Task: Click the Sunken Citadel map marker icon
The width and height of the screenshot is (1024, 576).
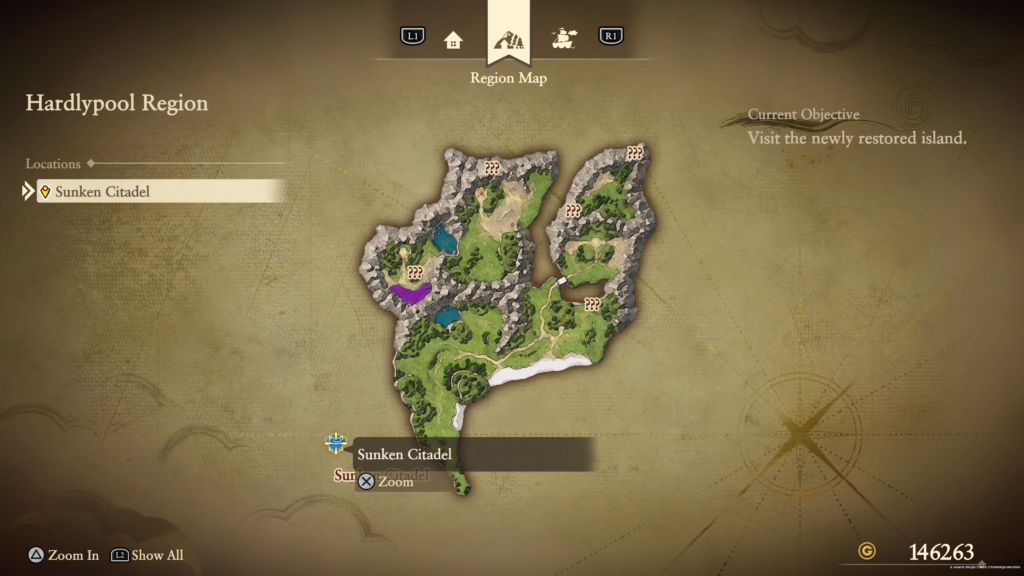Action: click(x=336, y=443)
